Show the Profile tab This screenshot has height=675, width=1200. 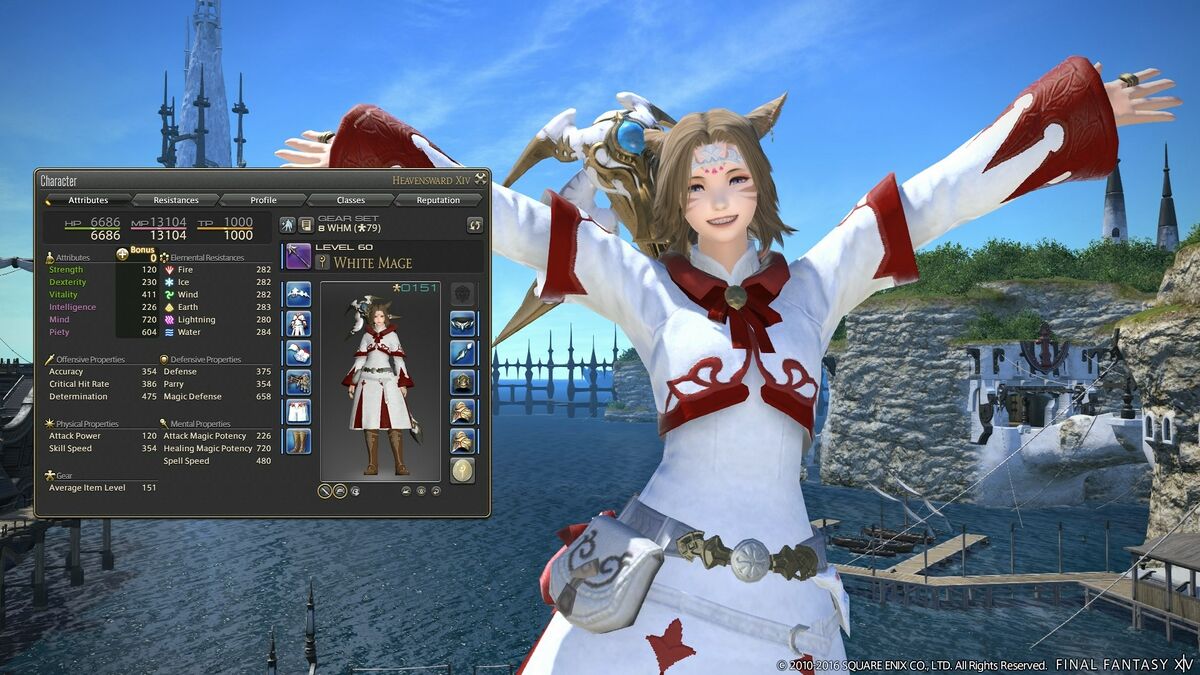click(263, 200)
